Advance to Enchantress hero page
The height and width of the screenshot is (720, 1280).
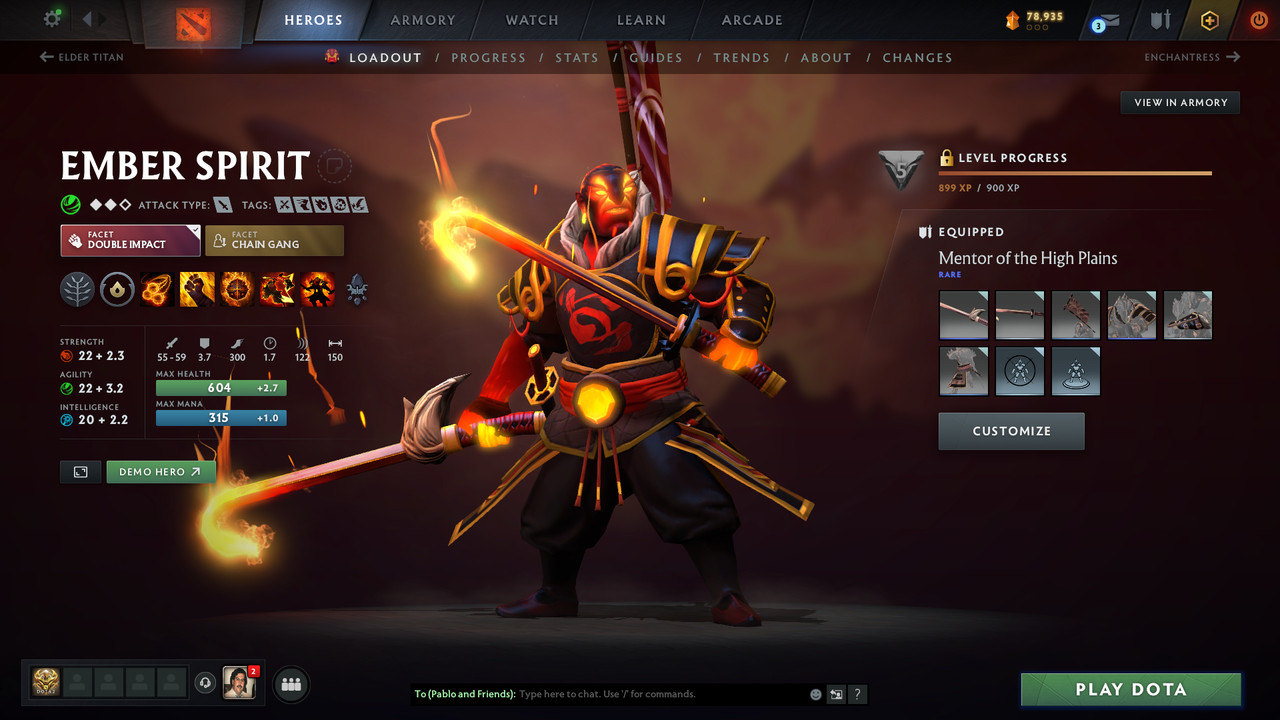tap(1190, 57)
